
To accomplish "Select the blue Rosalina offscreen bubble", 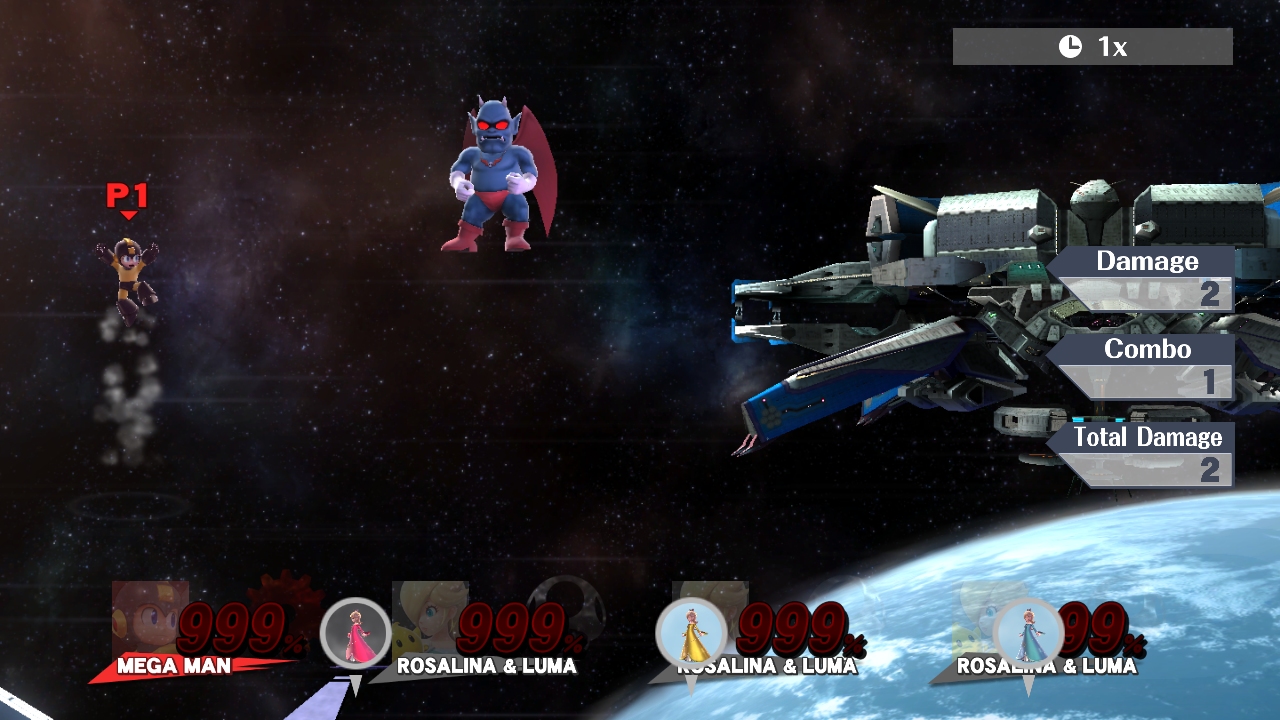I will tap(1027, 633).
